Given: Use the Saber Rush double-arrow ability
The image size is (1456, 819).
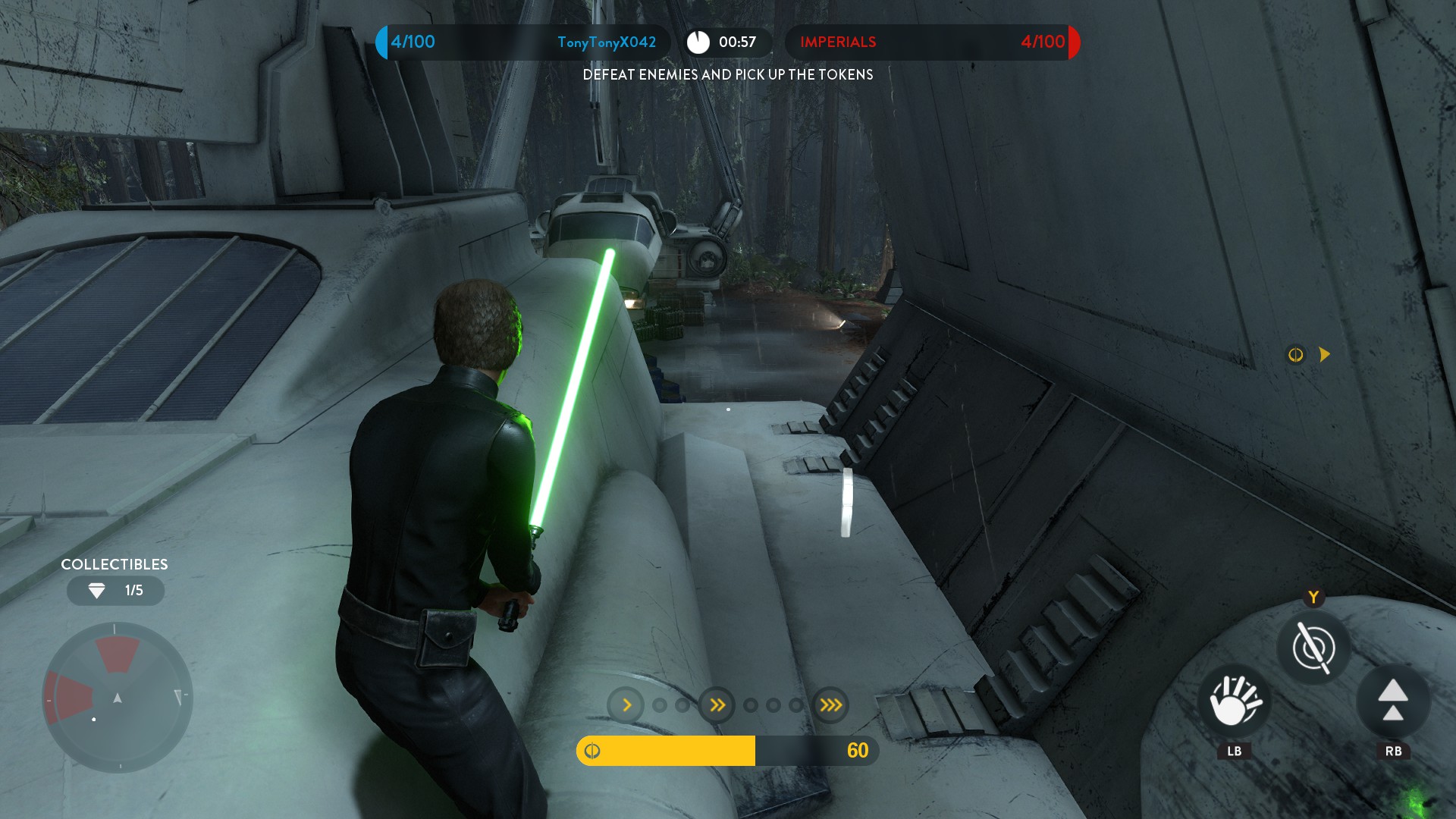Looking at the screenshot, I should click(x=1392, y=701).
